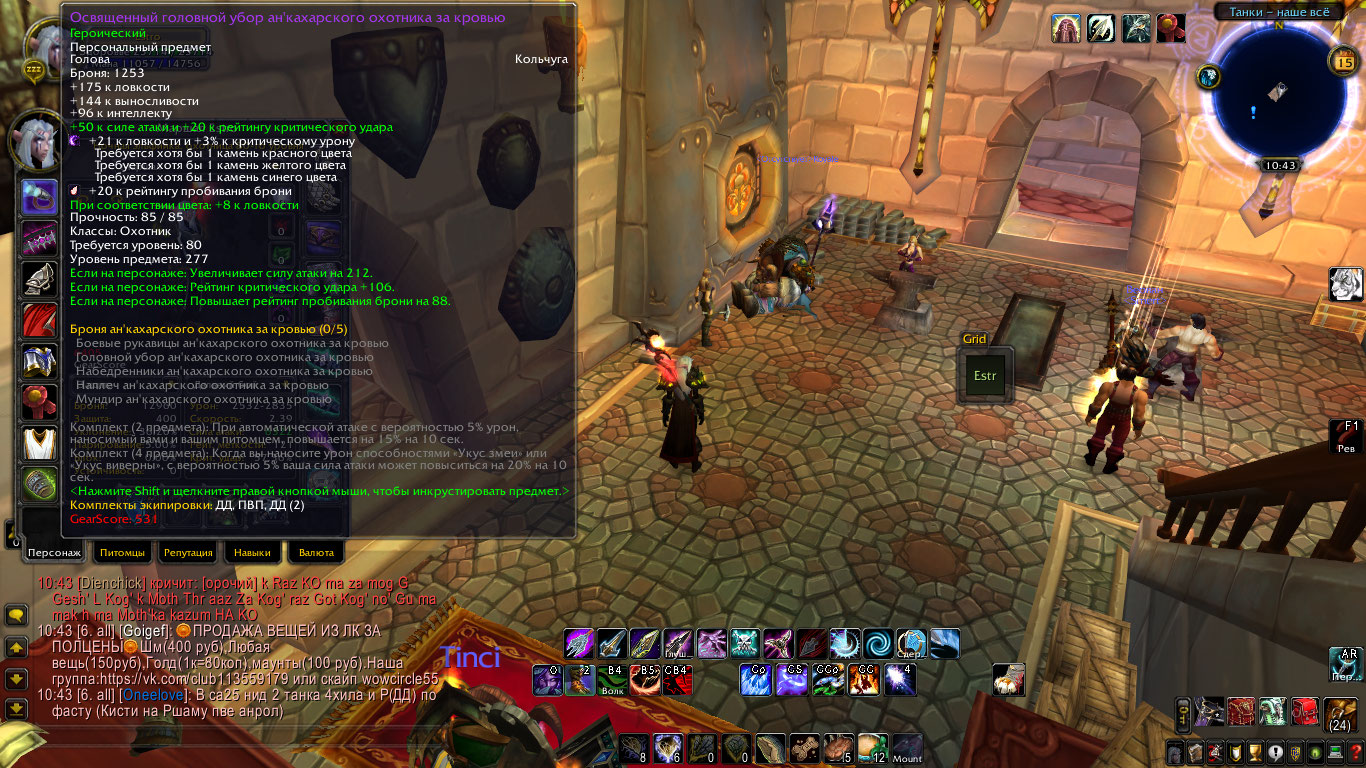Click the Grid frame showing Estr

point(986,376)
